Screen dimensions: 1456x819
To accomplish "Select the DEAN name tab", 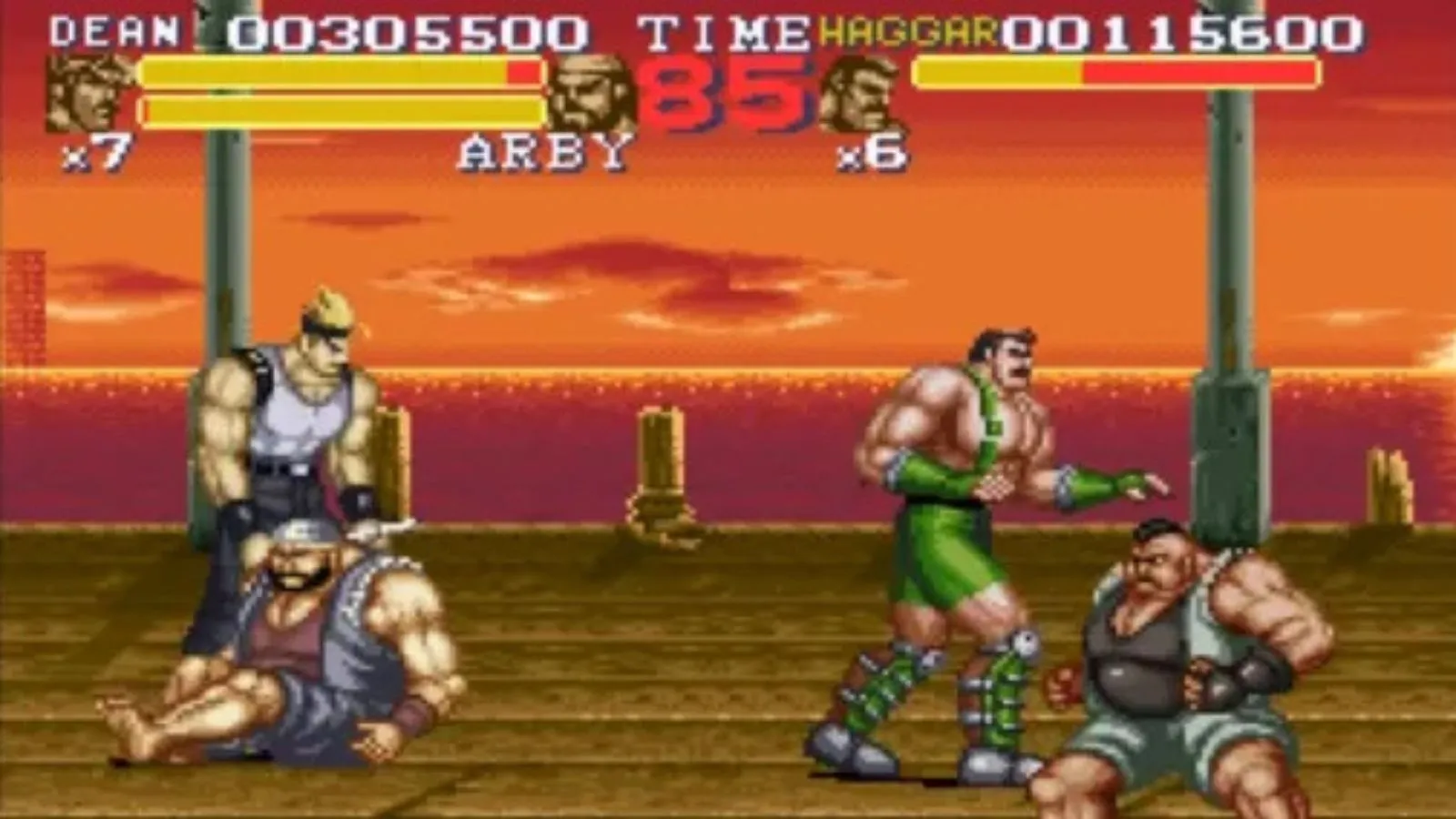I will (x=114, y=30).
